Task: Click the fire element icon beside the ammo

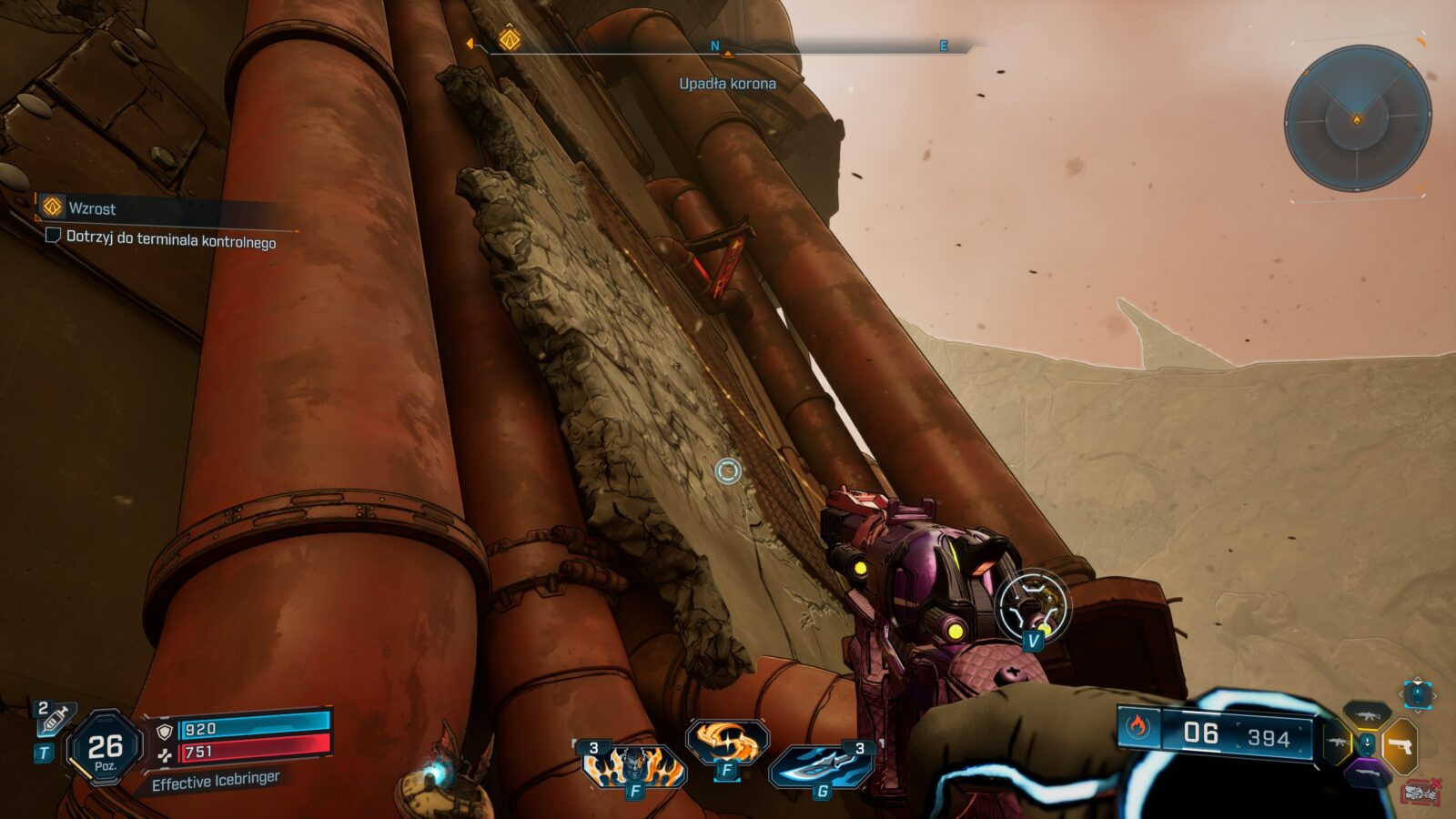Action: tap(1138, 728)
